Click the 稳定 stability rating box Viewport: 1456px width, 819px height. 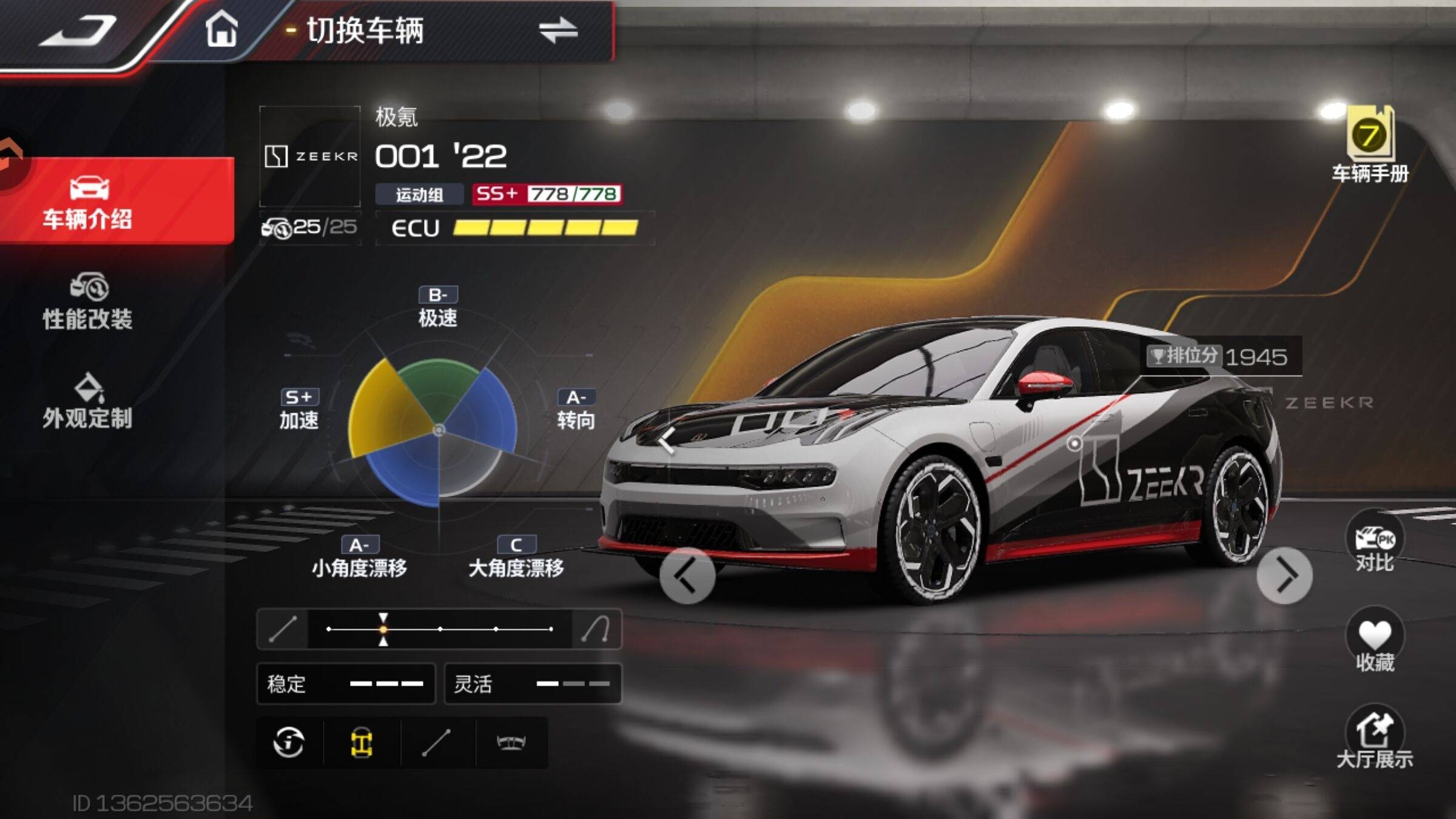[x=346, y=684]
